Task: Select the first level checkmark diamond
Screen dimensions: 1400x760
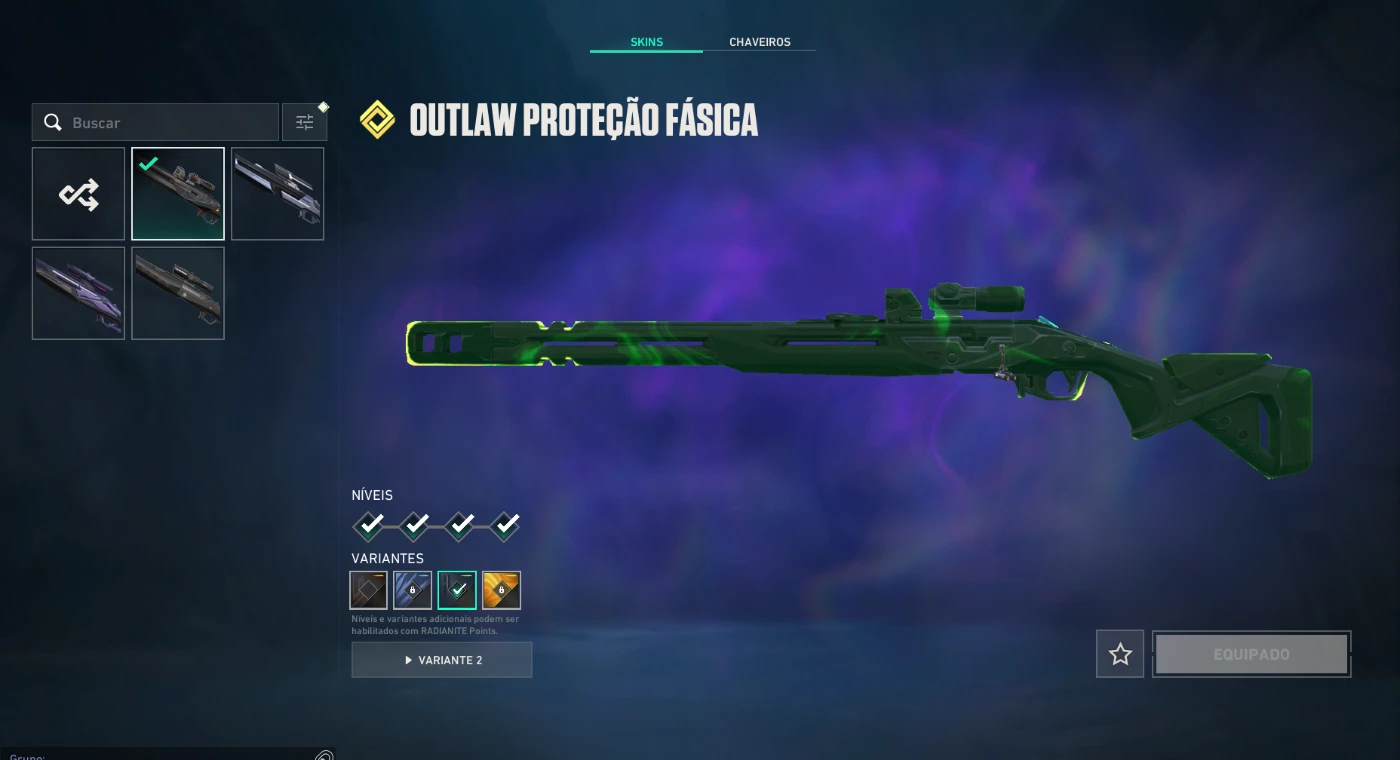Action: (369, 525)
